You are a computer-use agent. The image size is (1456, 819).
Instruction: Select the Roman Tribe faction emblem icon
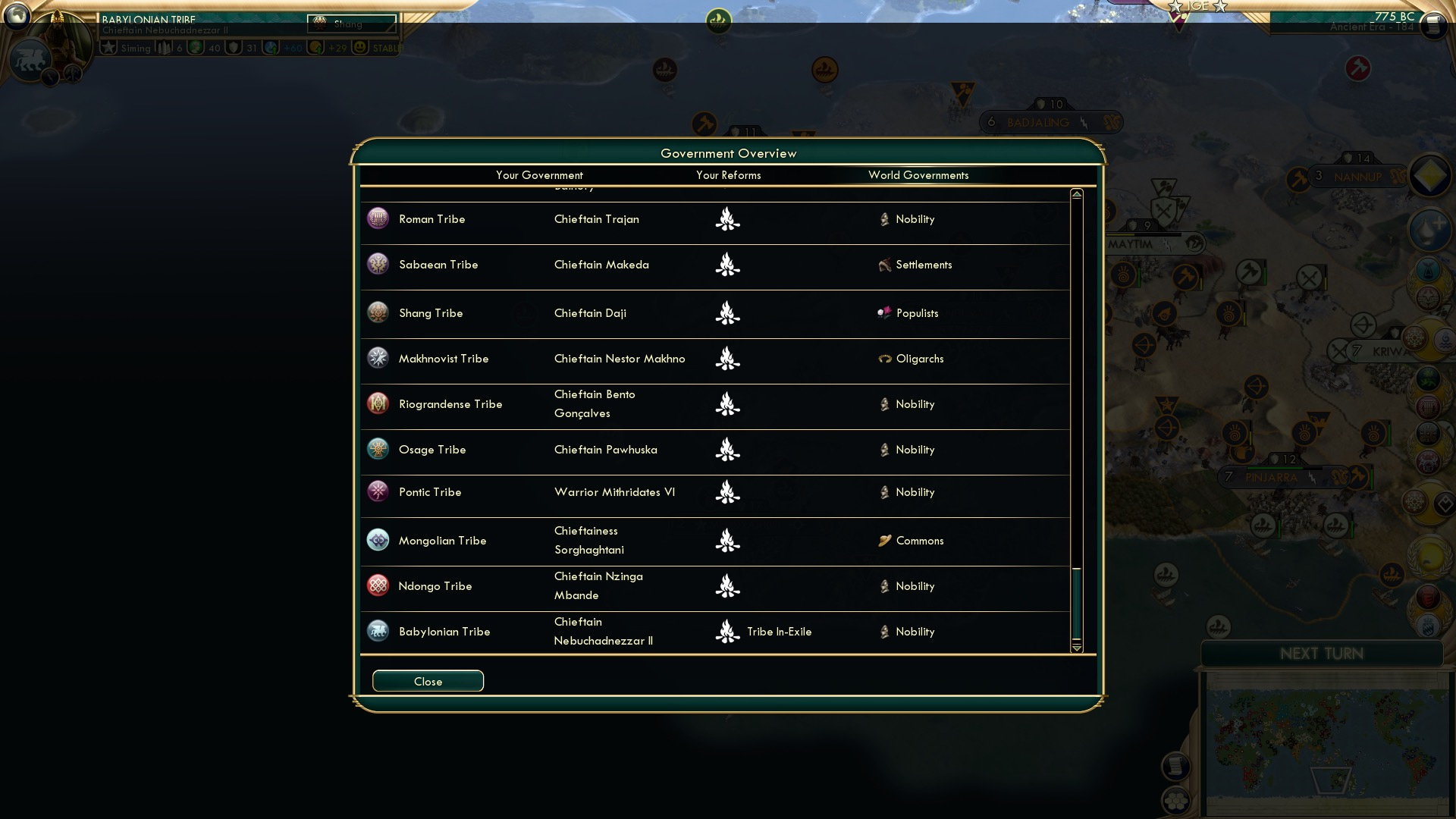point(378,219)
